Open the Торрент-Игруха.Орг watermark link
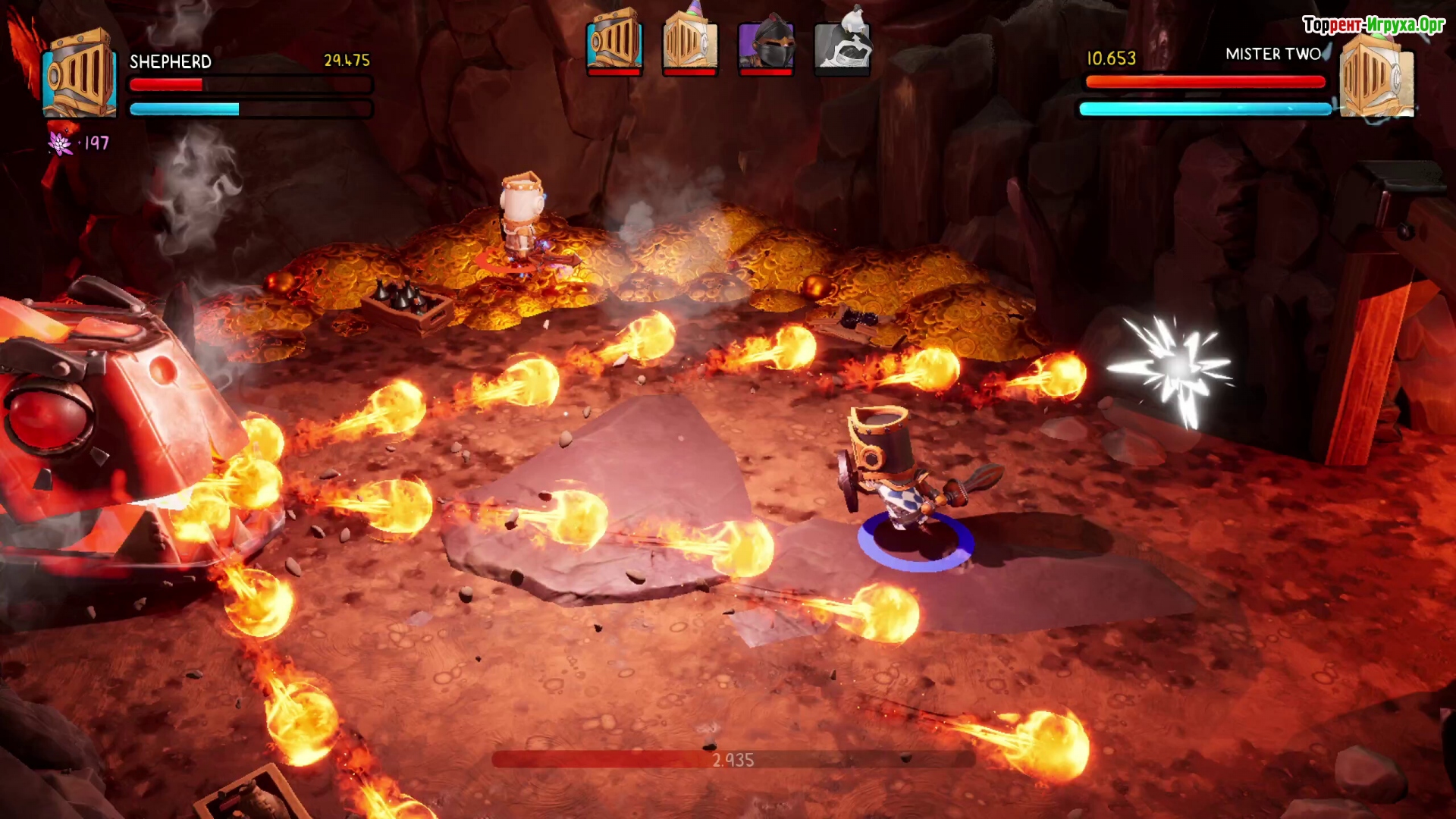 [x=1373, y=25]
